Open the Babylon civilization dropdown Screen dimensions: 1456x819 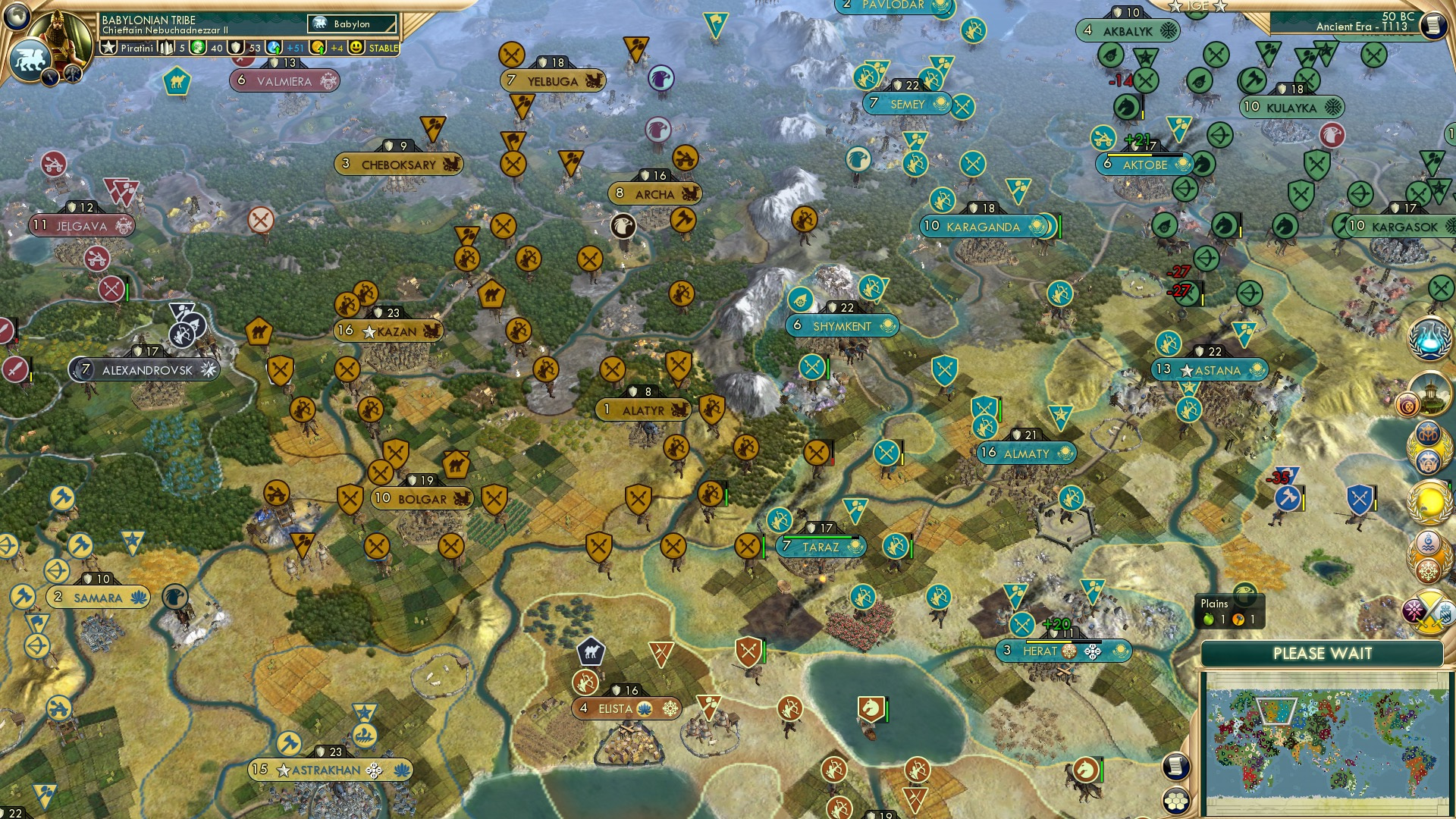coord(352,24)
